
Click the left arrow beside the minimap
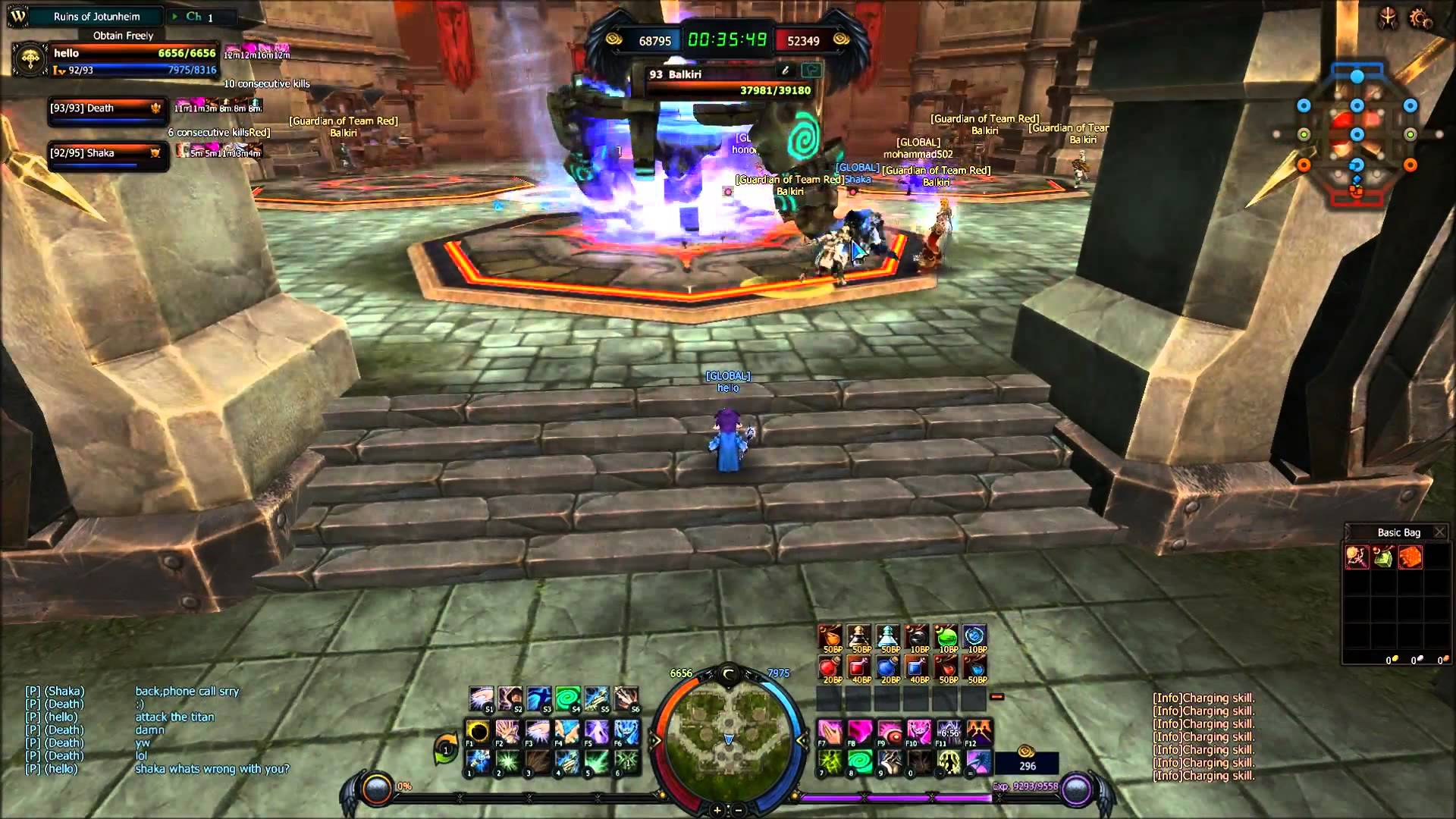click(x=655, y=739)
